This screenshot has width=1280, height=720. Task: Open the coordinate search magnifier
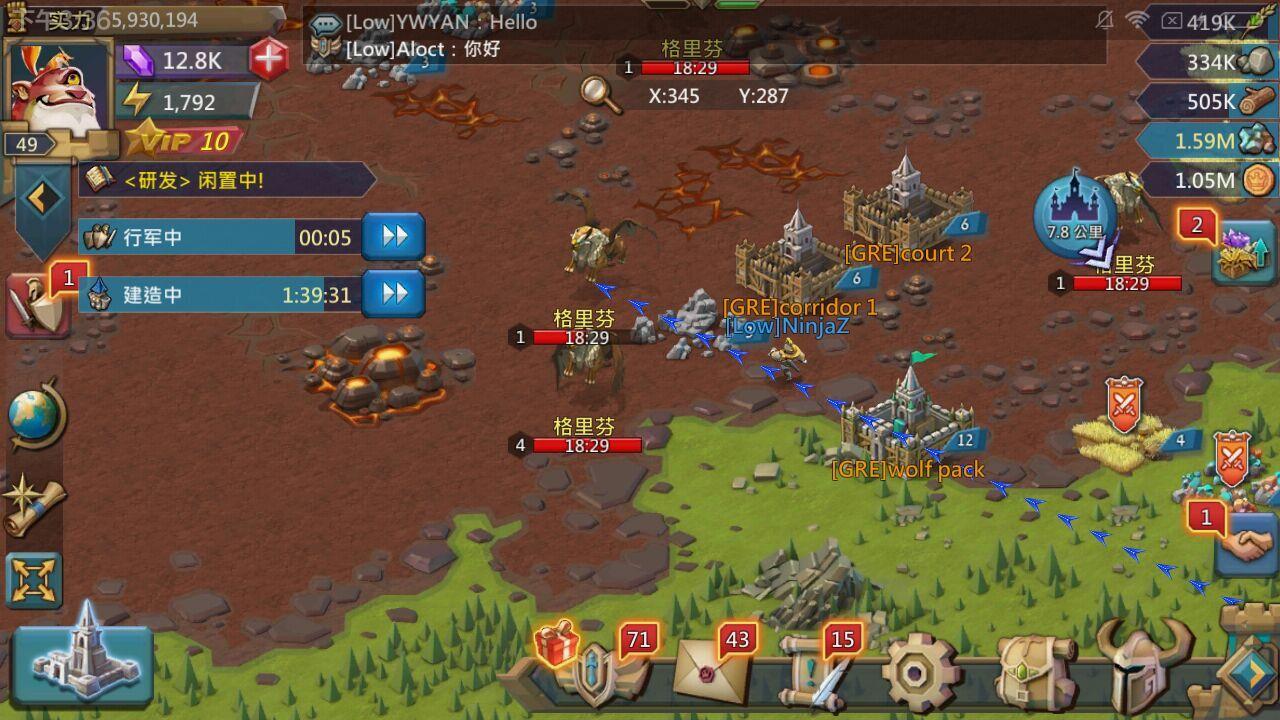tap(600, 93)
